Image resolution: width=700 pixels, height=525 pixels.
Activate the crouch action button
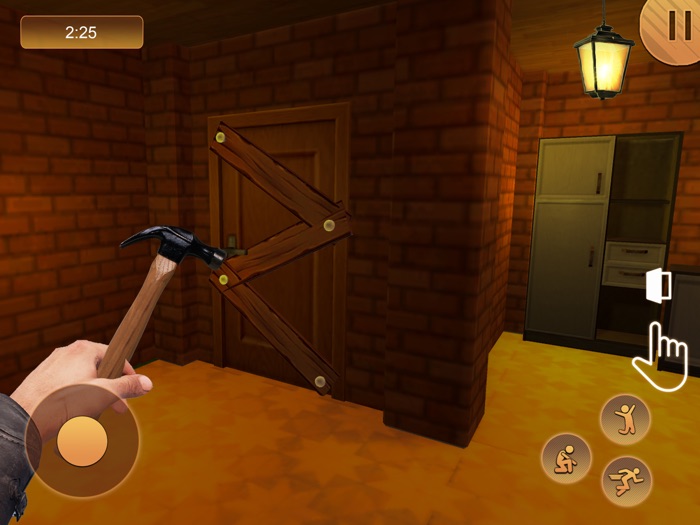(x=567, y=458)
